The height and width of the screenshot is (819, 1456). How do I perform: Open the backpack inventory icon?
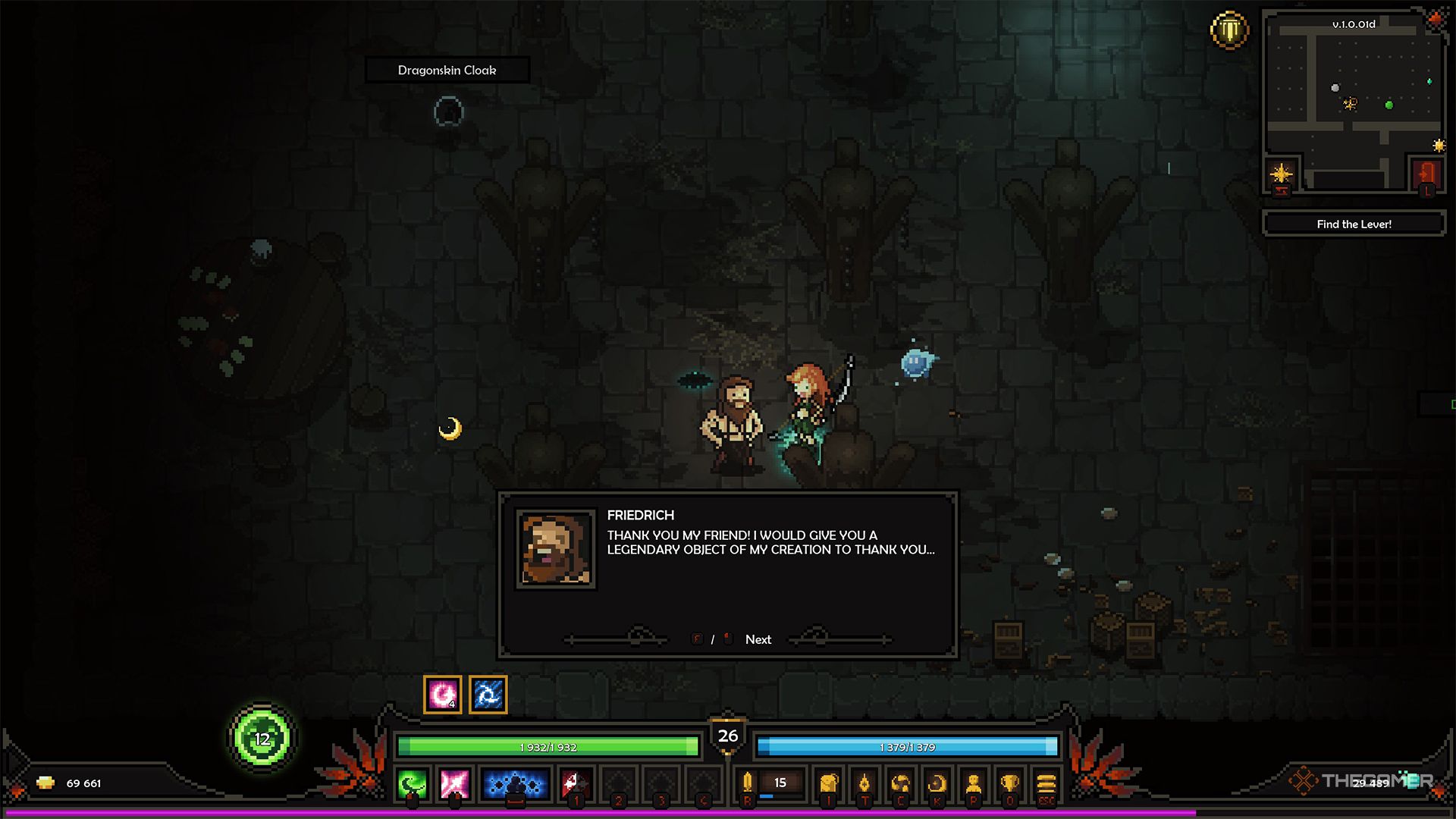(x=829, y=783)
